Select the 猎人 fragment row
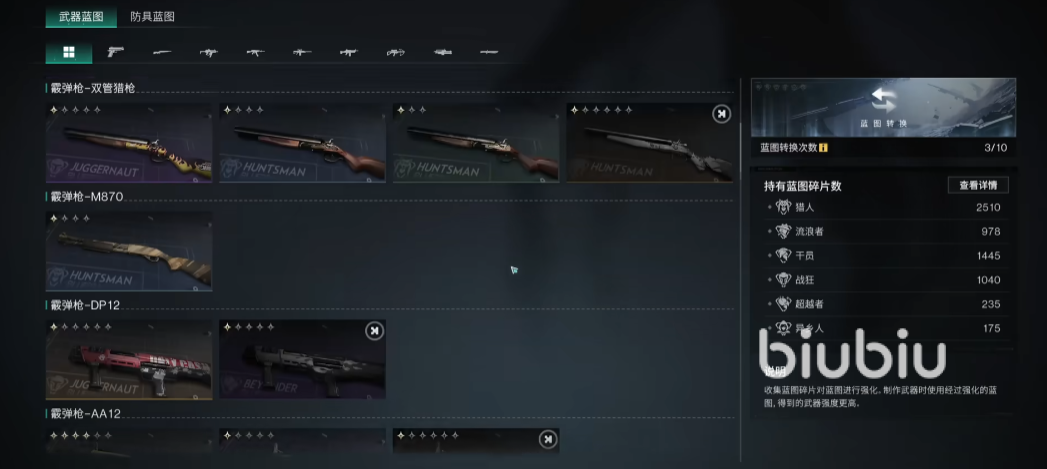The height and width of the screenshot is (469, 1047). (x=885, y=208)
